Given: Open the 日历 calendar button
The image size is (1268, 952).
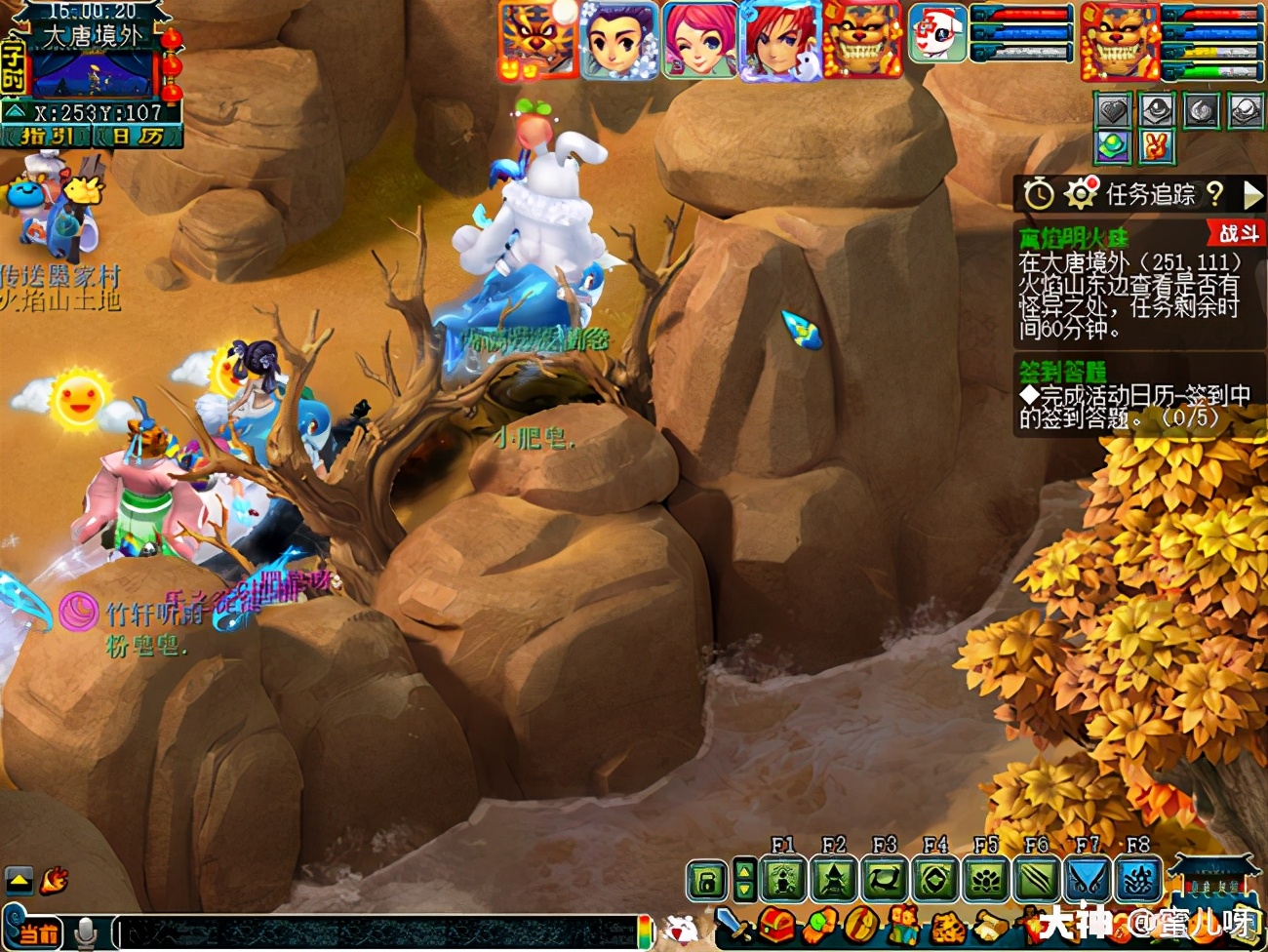Looking at the screenshot, I should 137,137.
